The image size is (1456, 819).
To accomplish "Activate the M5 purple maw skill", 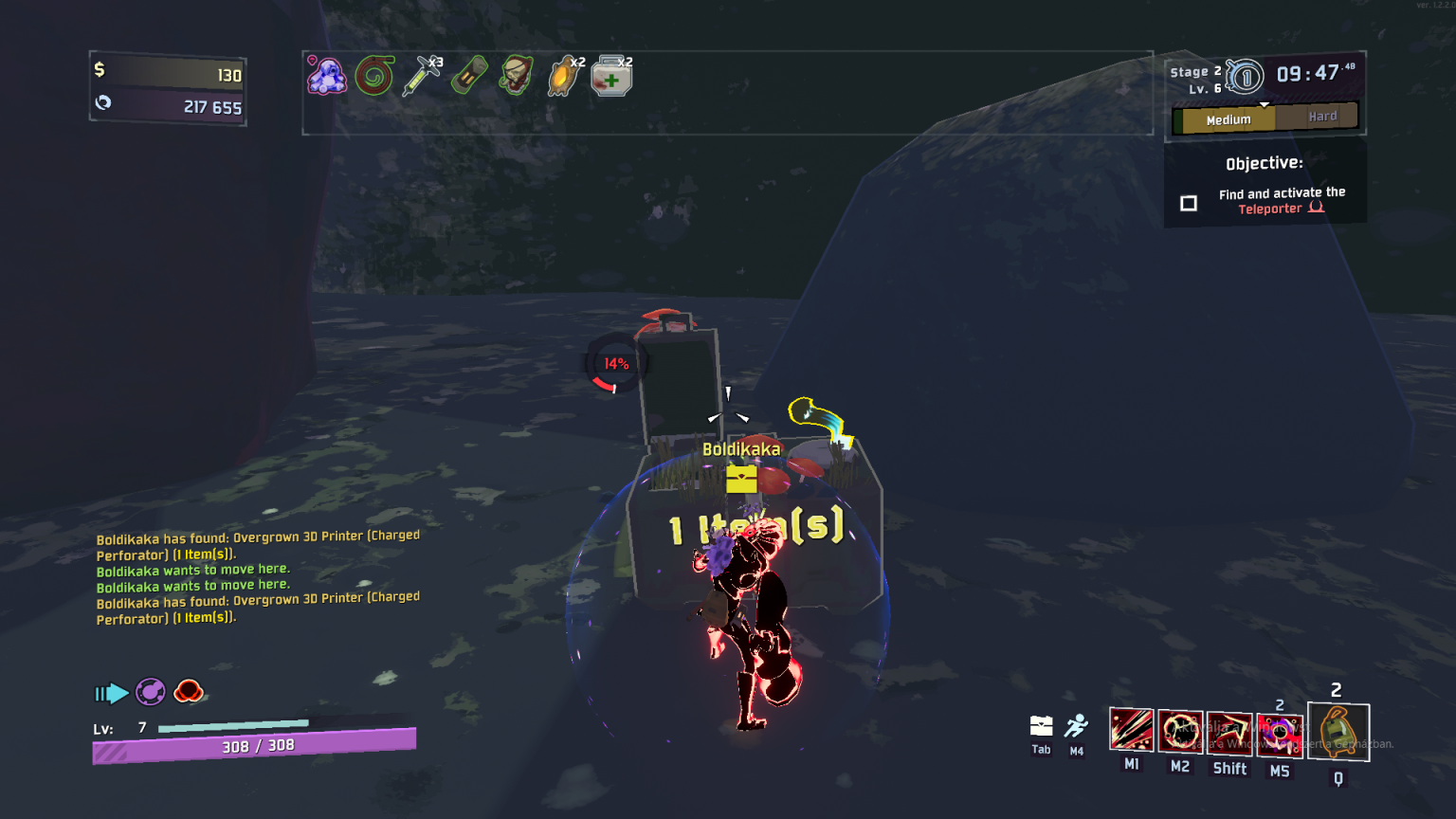I will click(x=1280, y=734).
